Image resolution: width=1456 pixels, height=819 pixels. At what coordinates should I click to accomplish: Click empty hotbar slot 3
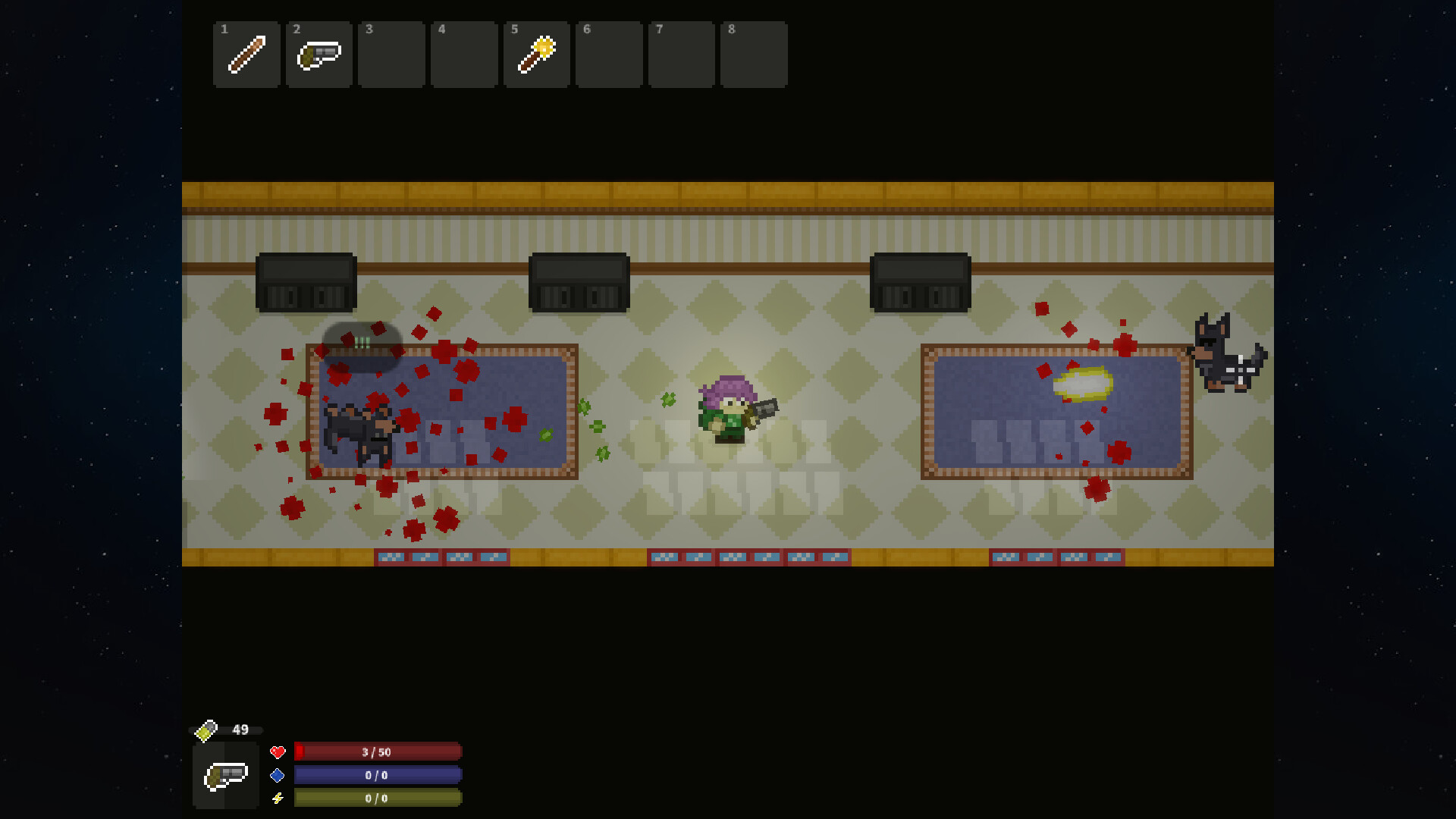pyautogui.click(x=391, y=54)
